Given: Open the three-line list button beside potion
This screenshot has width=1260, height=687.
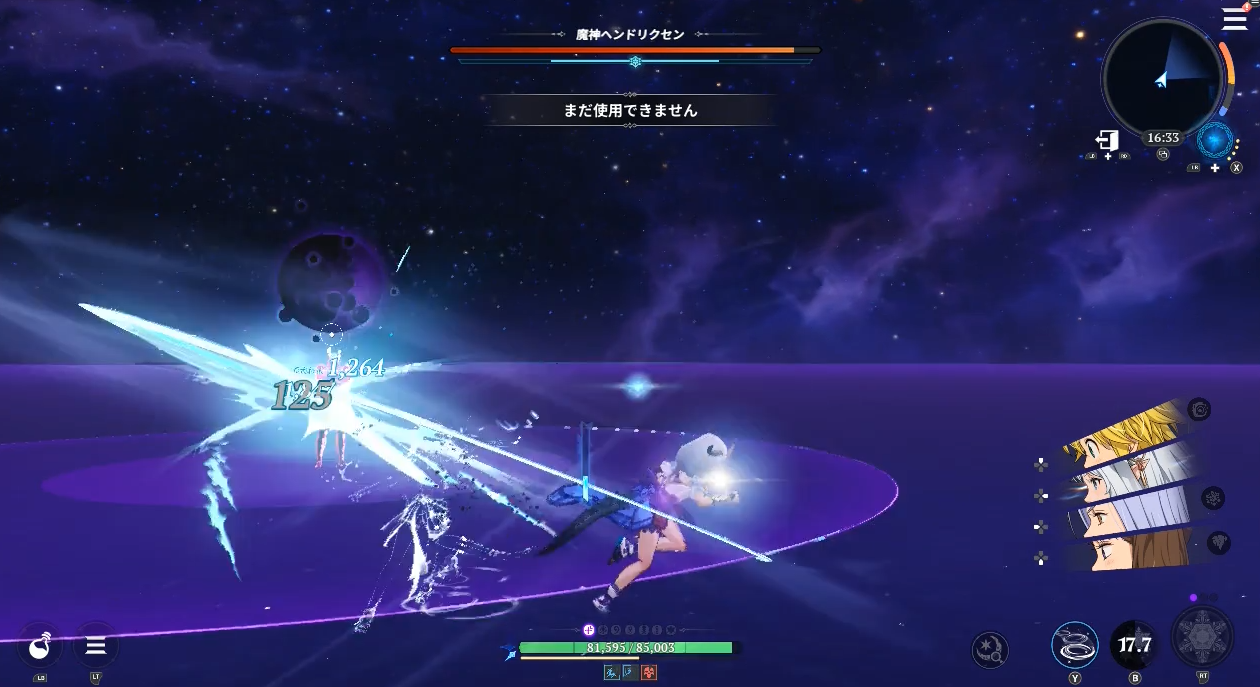Looking at the screenshot, I should 96,646.
